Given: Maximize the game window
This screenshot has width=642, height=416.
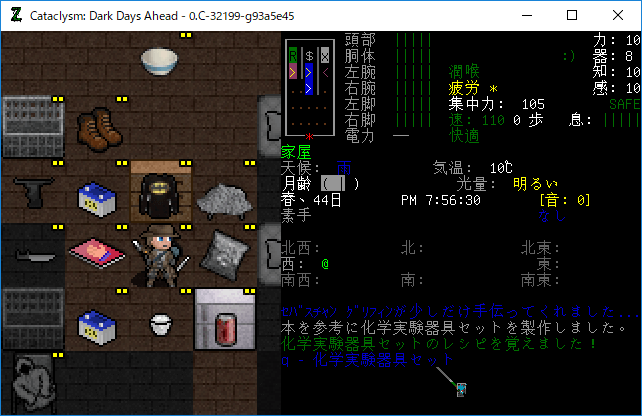Looking at the screenshot, I should point(572,15).
